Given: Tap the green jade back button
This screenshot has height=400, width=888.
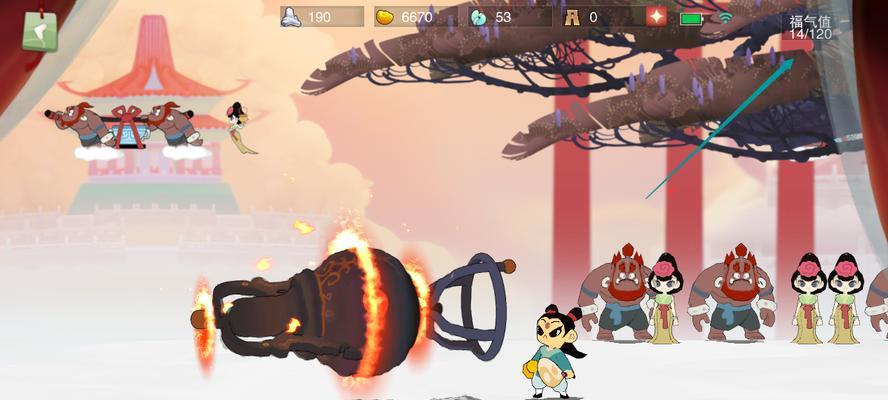Looking at the screenshot, I should pos(39,31).
